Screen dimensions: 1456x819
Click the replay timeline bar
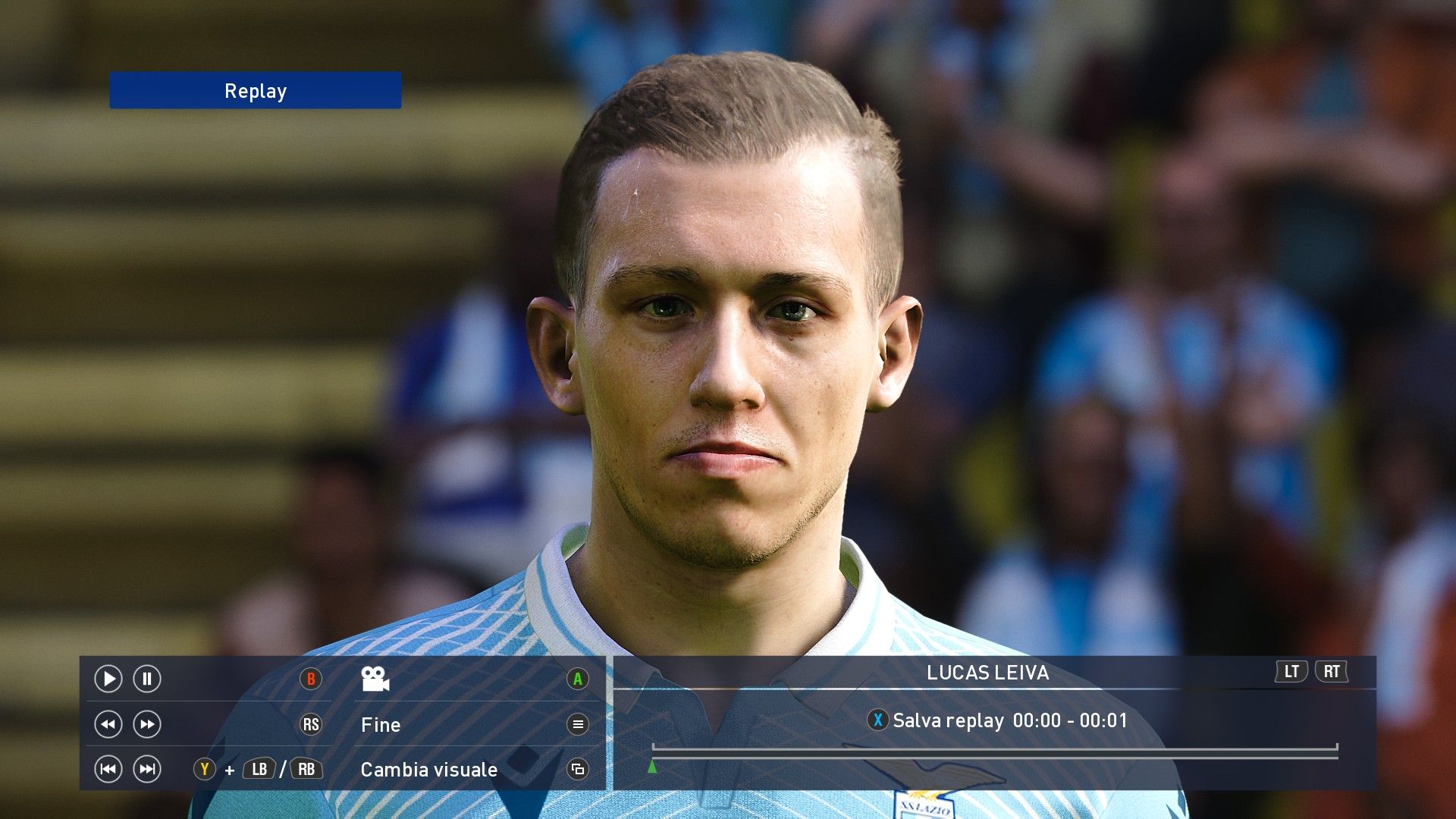click(994, 752)
